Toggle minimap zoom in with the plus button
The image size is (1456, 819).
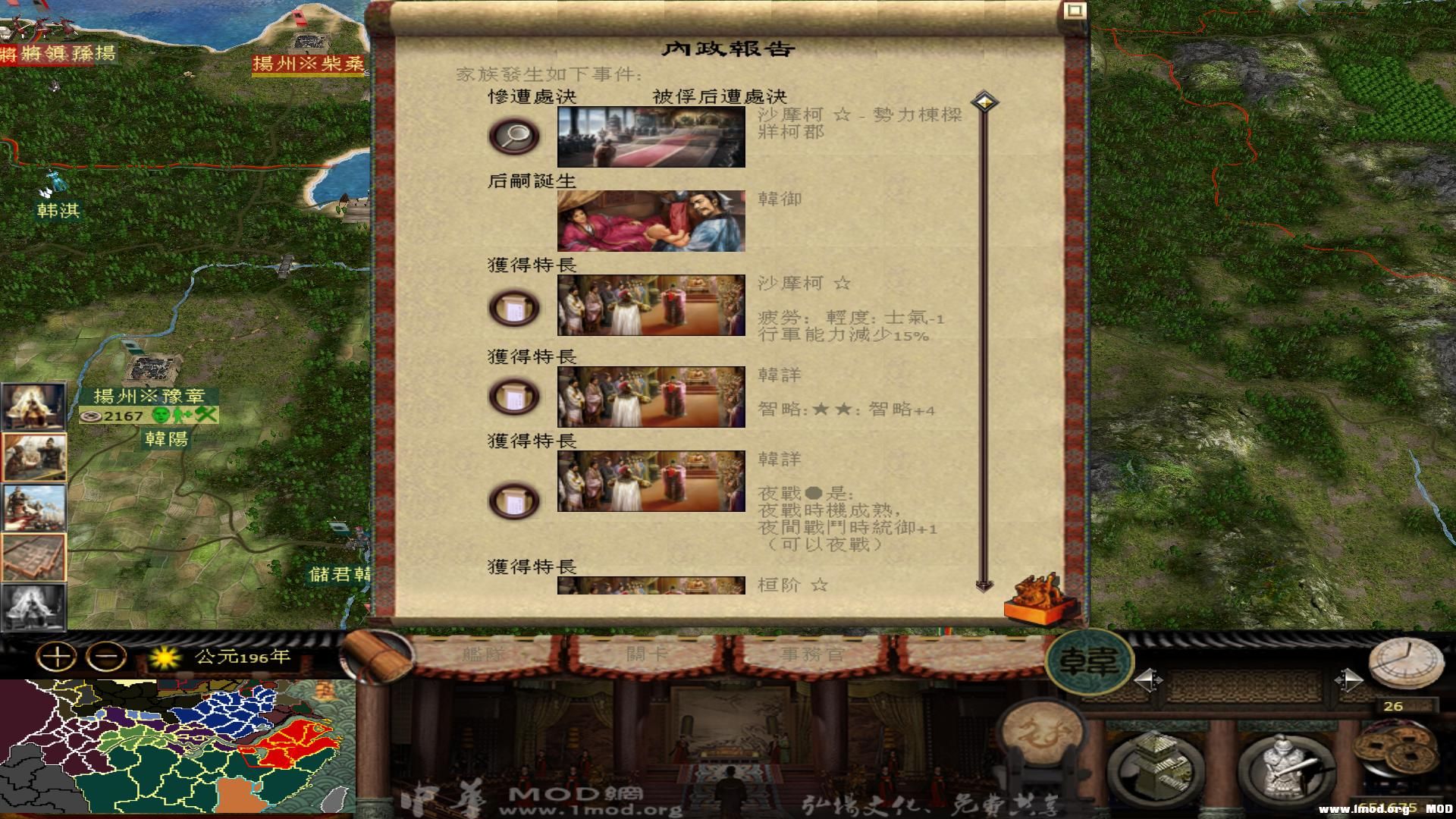(57, 656)
